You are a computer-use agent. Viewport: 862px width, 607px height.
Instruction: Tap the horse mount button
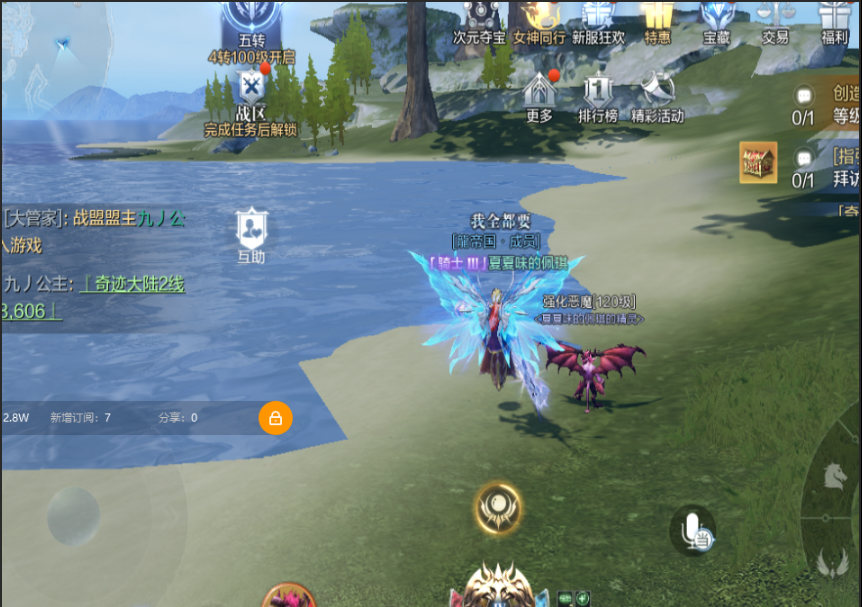coord(835,476)
